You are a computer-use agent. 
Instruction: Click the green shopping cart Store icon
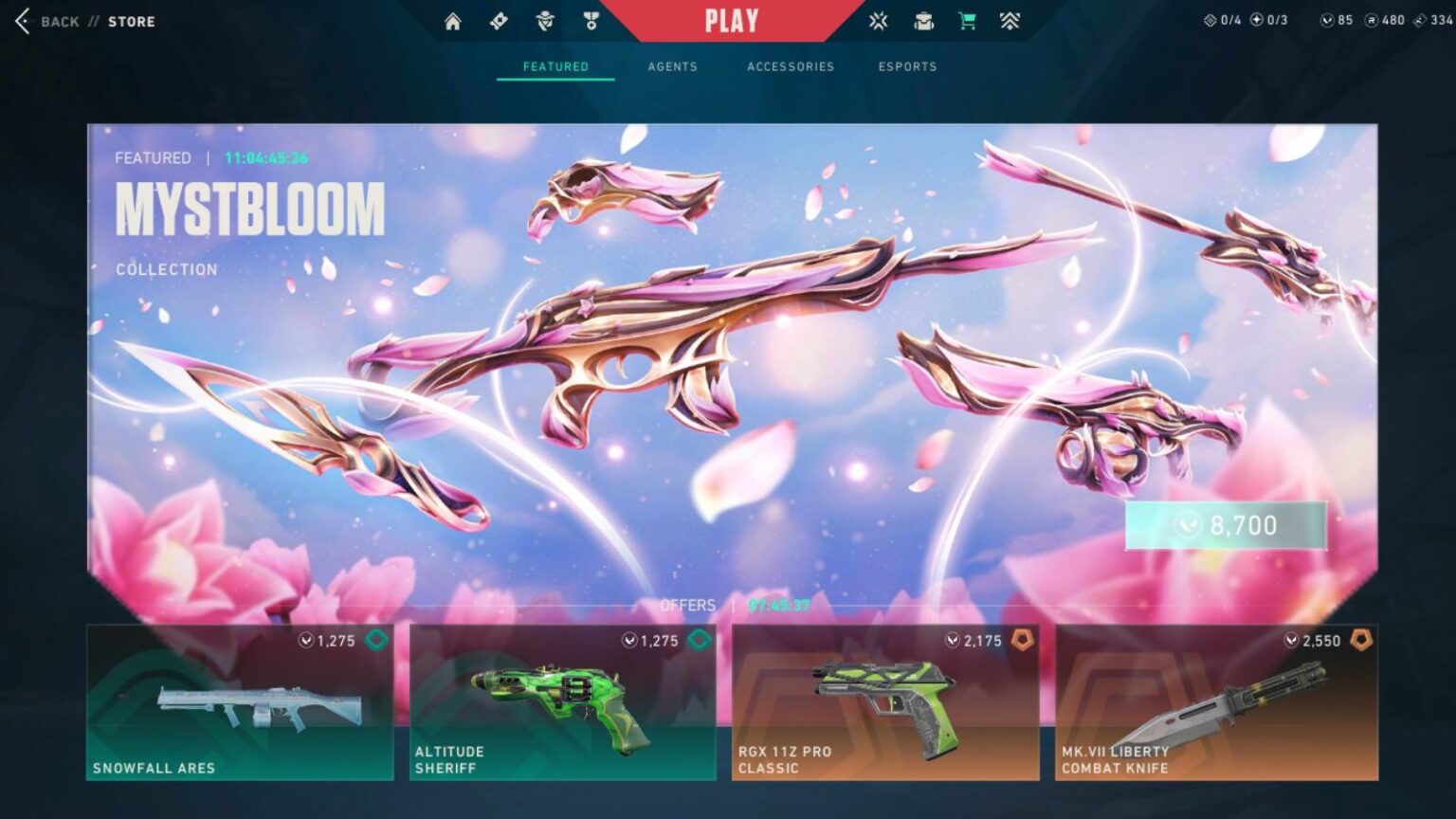tap(968, 19)
